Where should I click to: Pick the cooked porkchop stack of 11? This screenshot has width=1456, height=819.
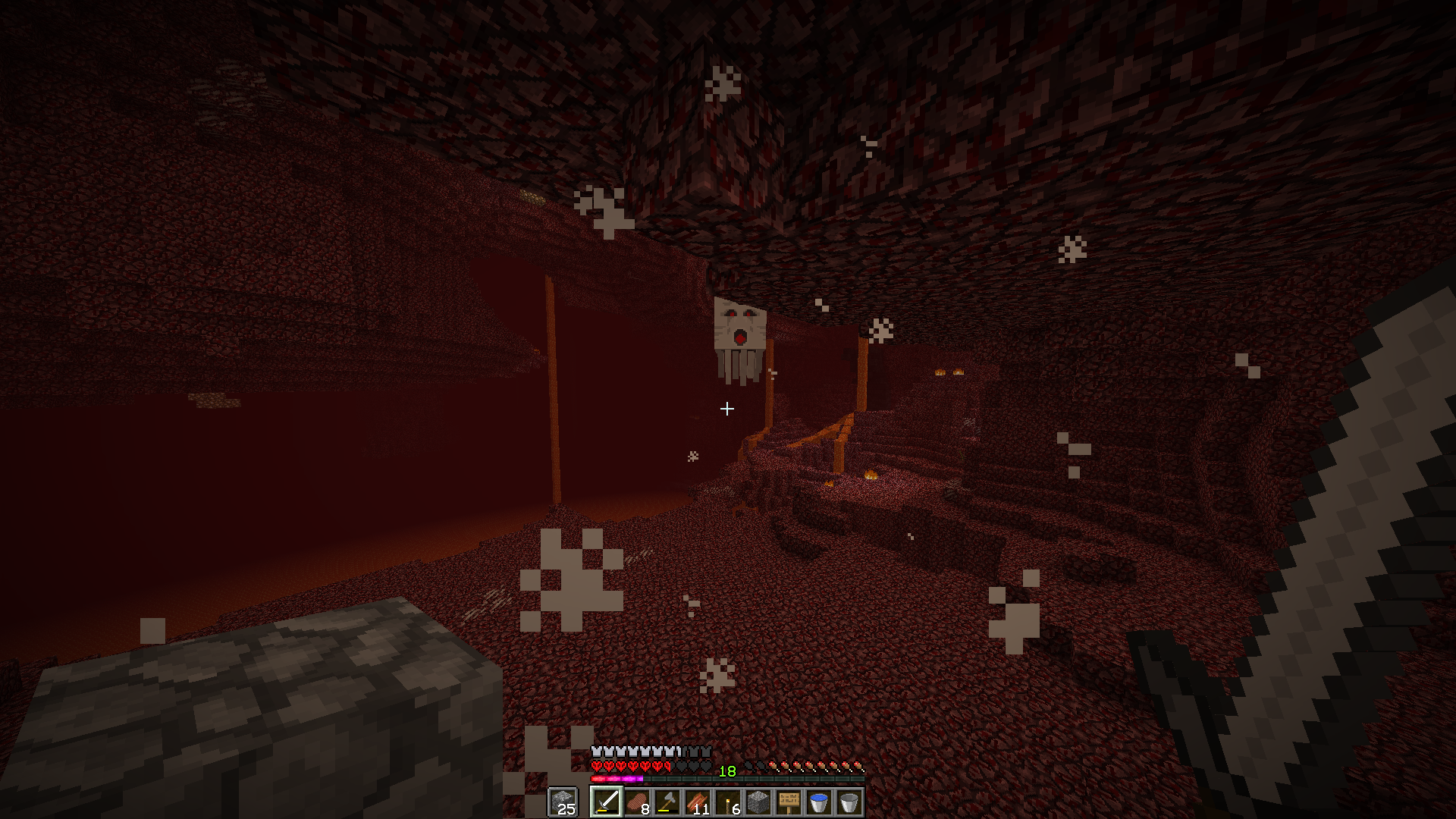[x=698, y=802]
